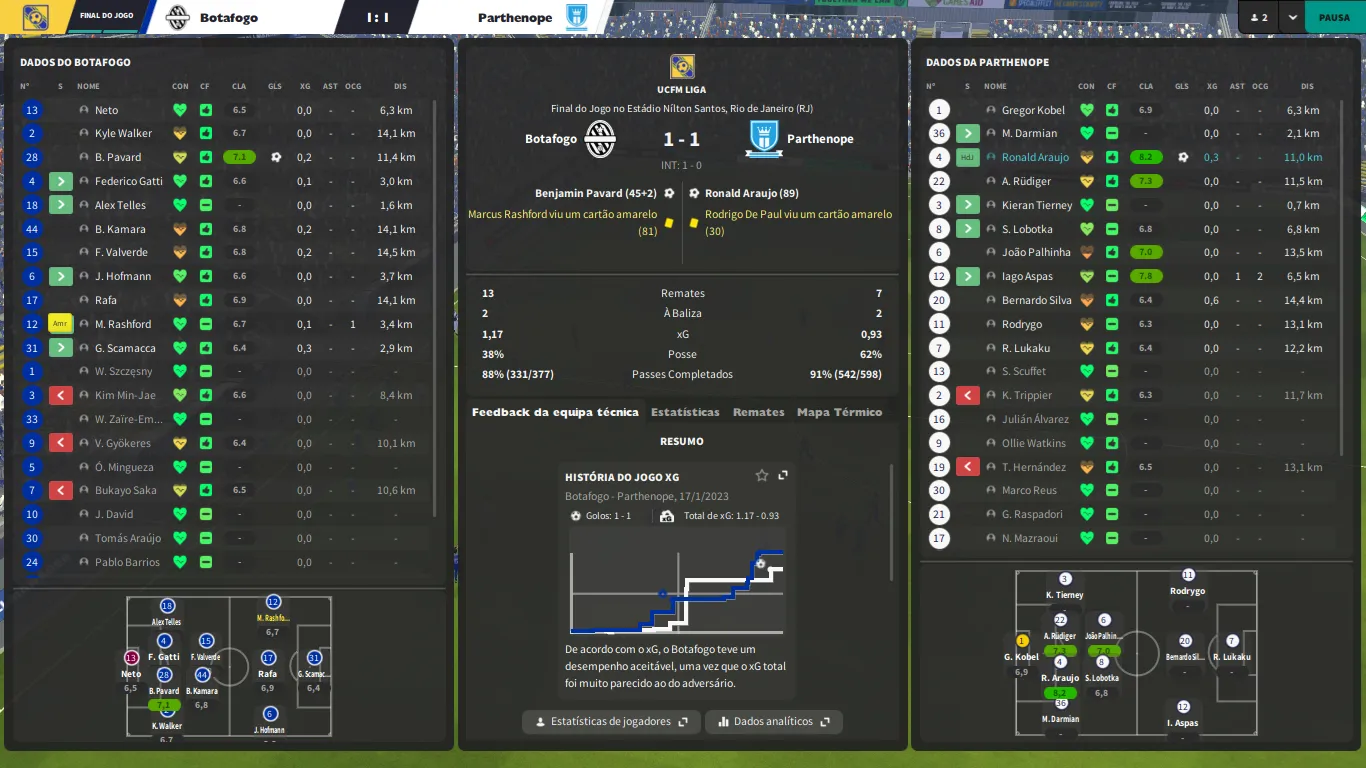This screenshot has width=1366, height=768.
Task: Open Gregor Kobel's player row
Action: (x=1033, y=110)
